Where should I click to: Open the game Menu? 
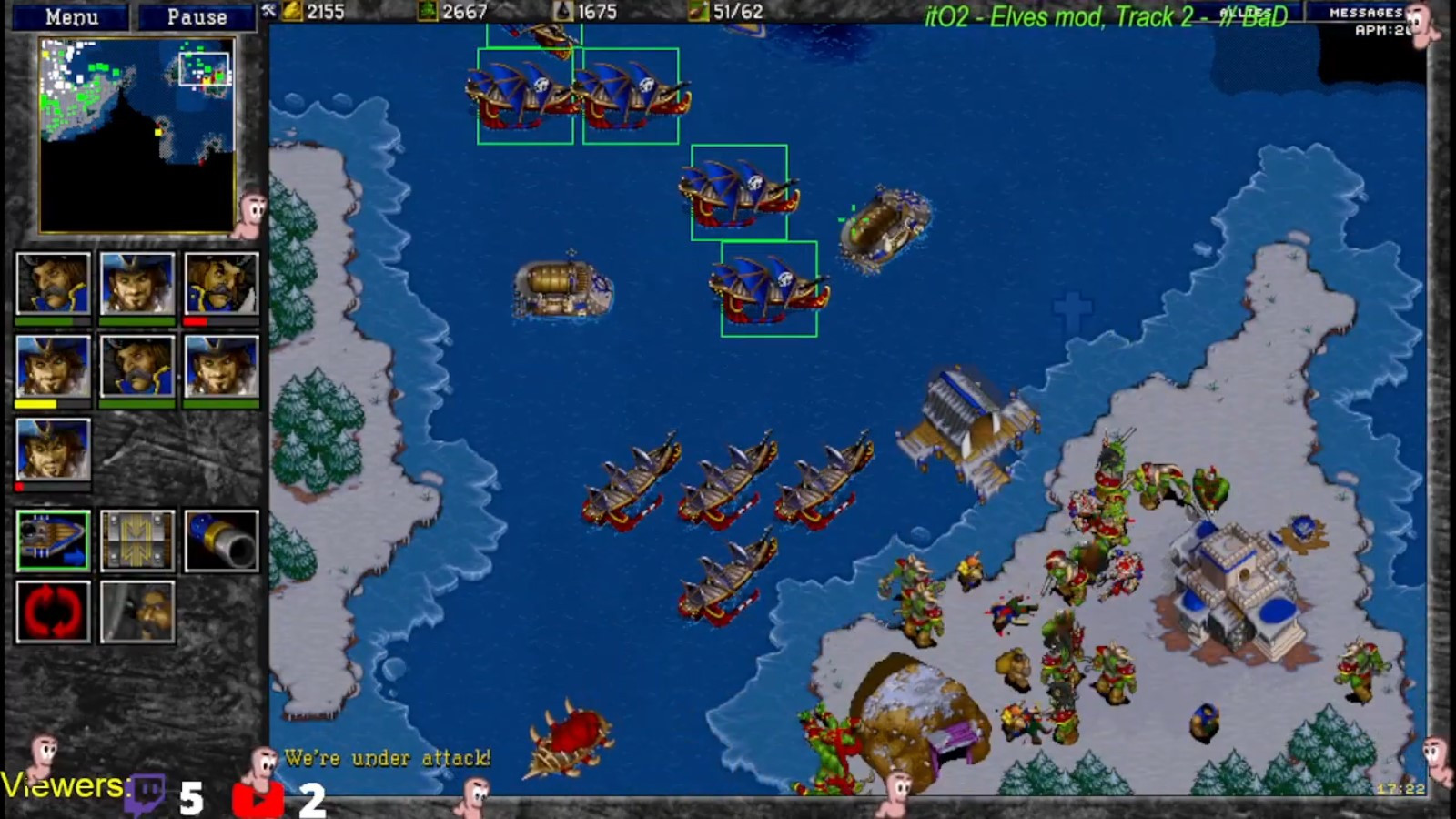73,15
